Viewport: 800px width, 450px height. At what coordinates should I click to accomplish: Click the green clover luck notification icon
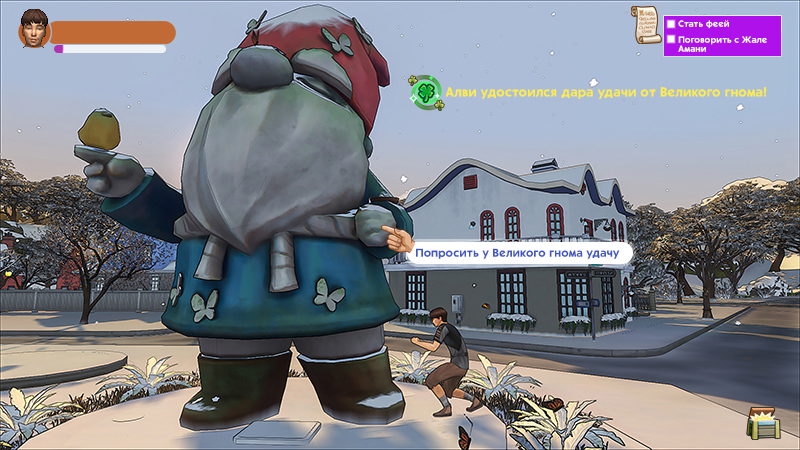tap(425, 91)
